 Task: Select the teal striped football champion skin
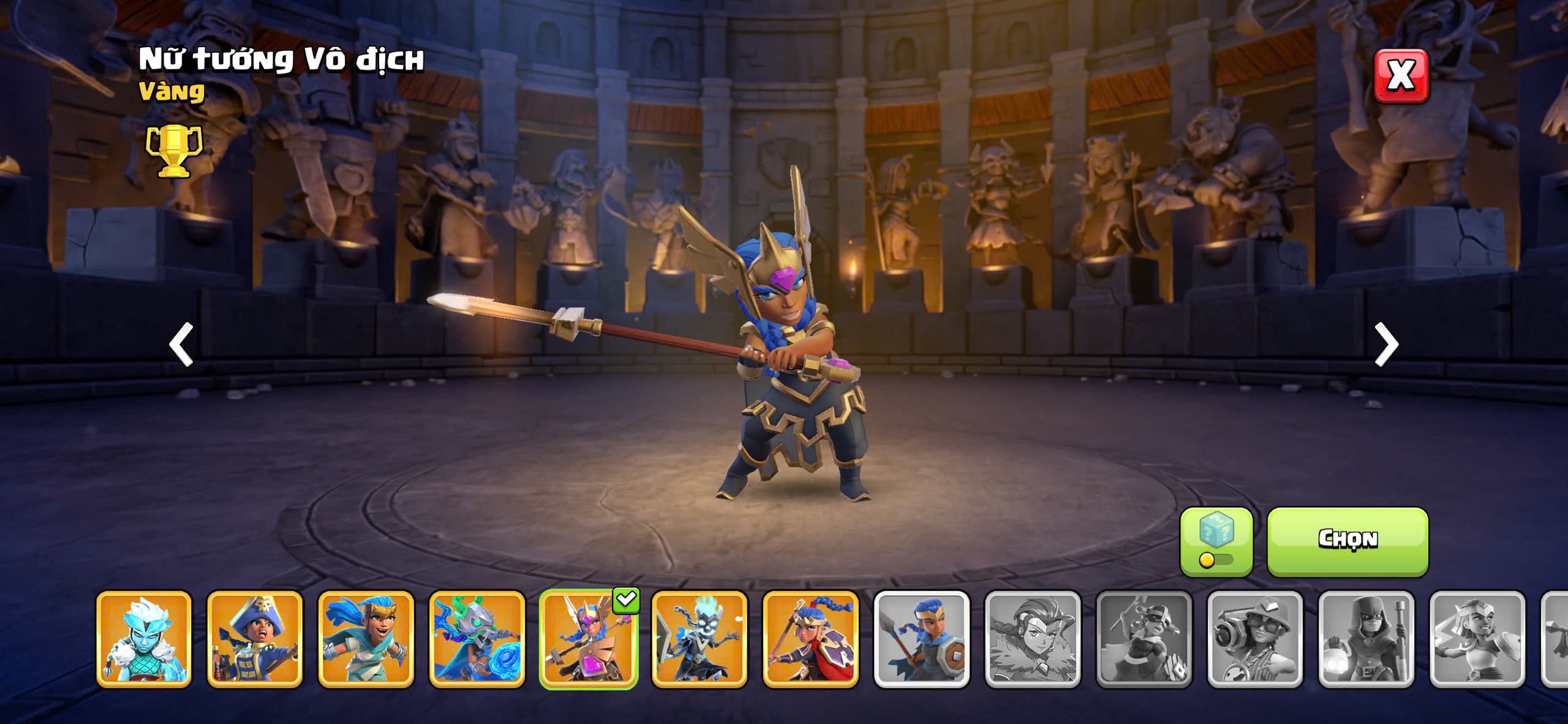(366, 638)
